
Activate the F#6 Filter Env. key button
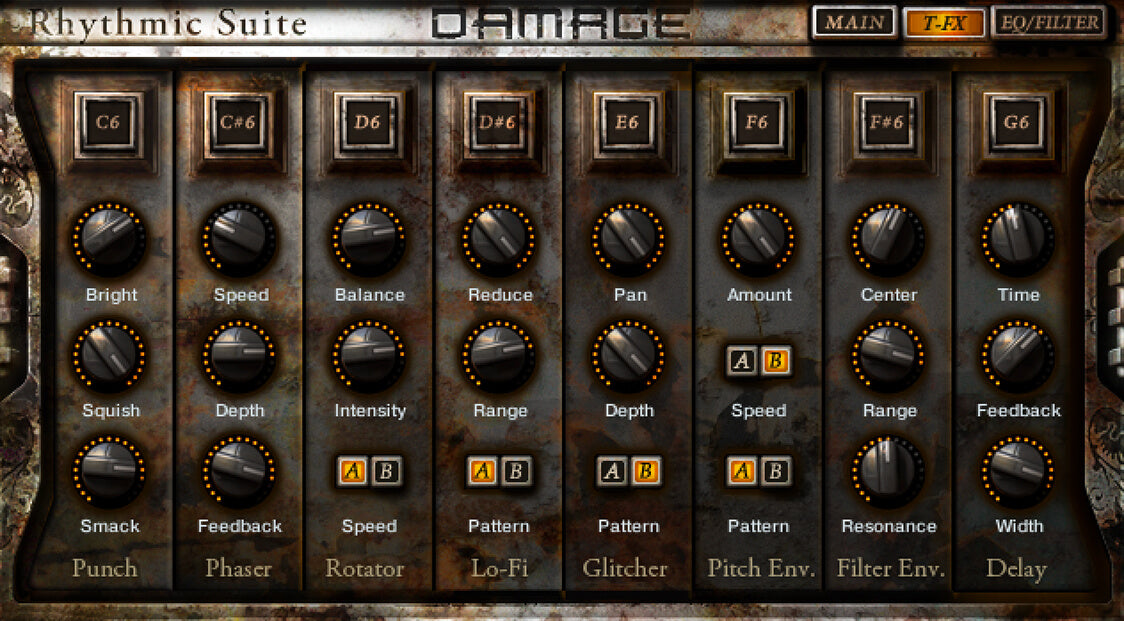[888, 124]
